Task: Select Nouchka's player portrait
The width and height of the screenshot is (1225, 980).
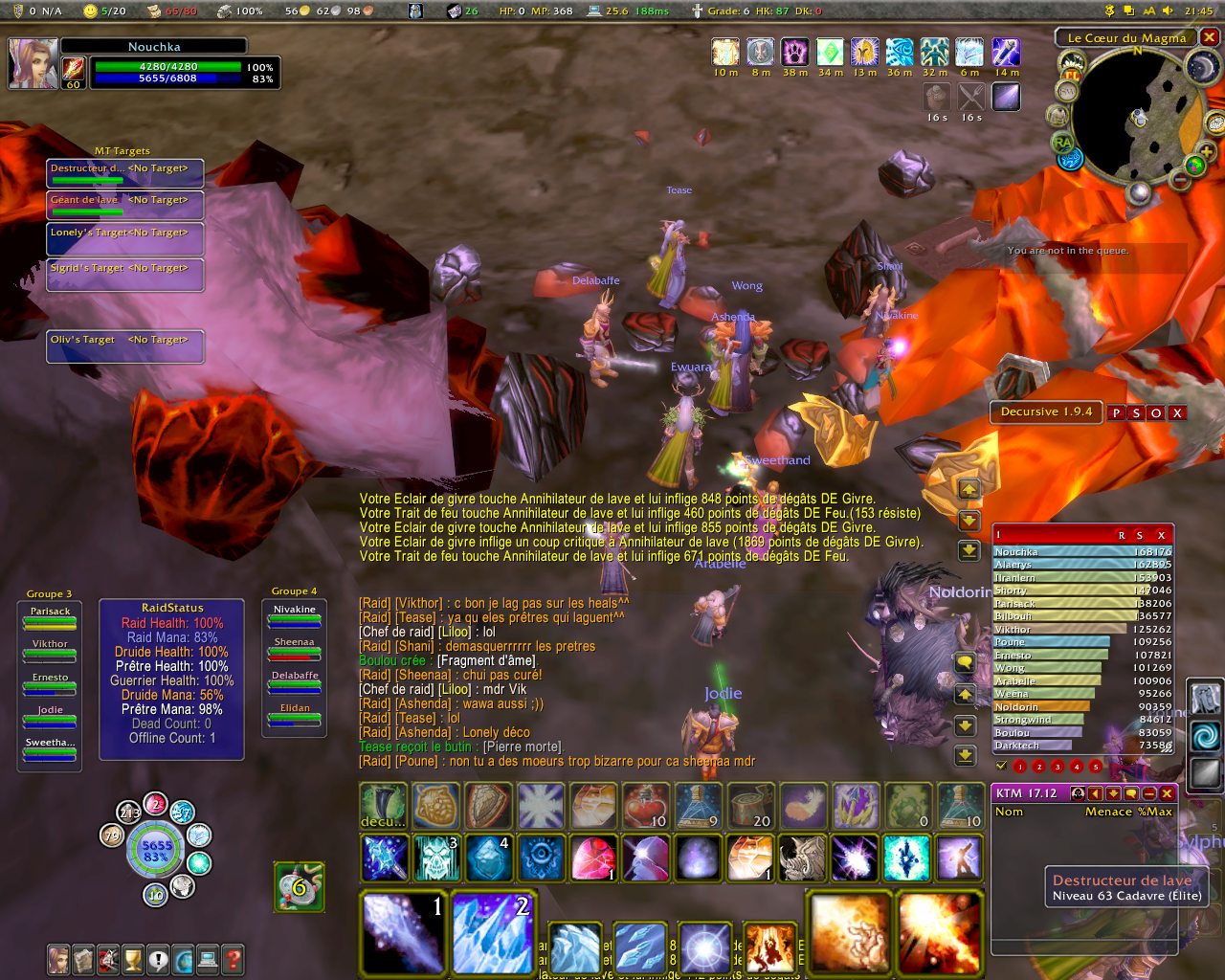Action: [x=33, y=64]
